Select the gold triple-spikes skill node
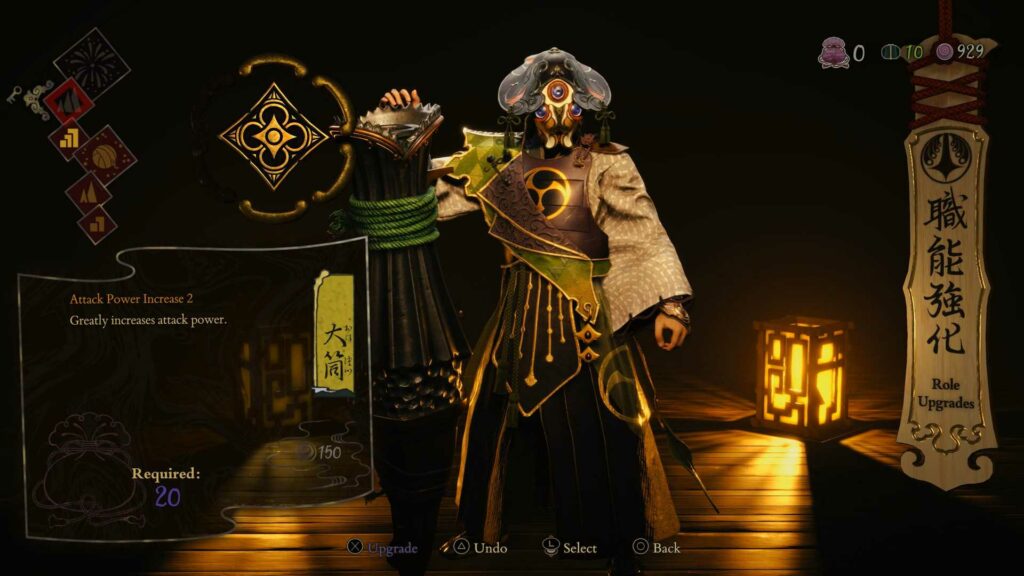1024x576 pixels. (86, 191)
